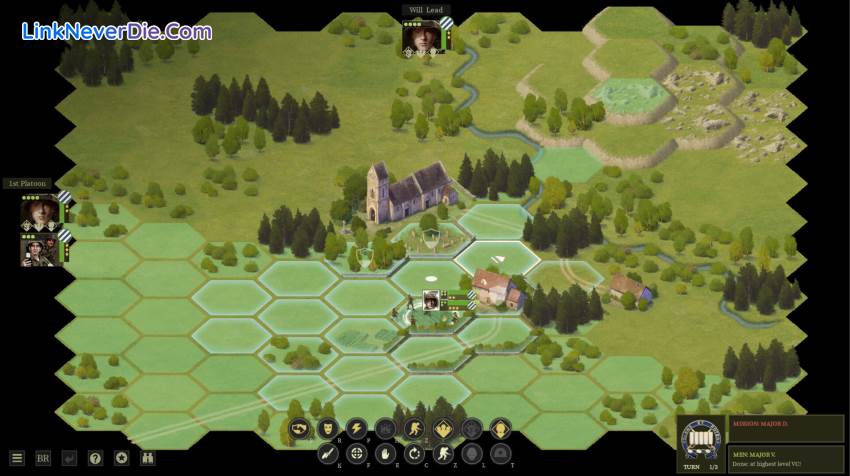850x476 pixels.
Task: Open the hamburger main menu
Action: pyautogui.click(x=16, y=458)
